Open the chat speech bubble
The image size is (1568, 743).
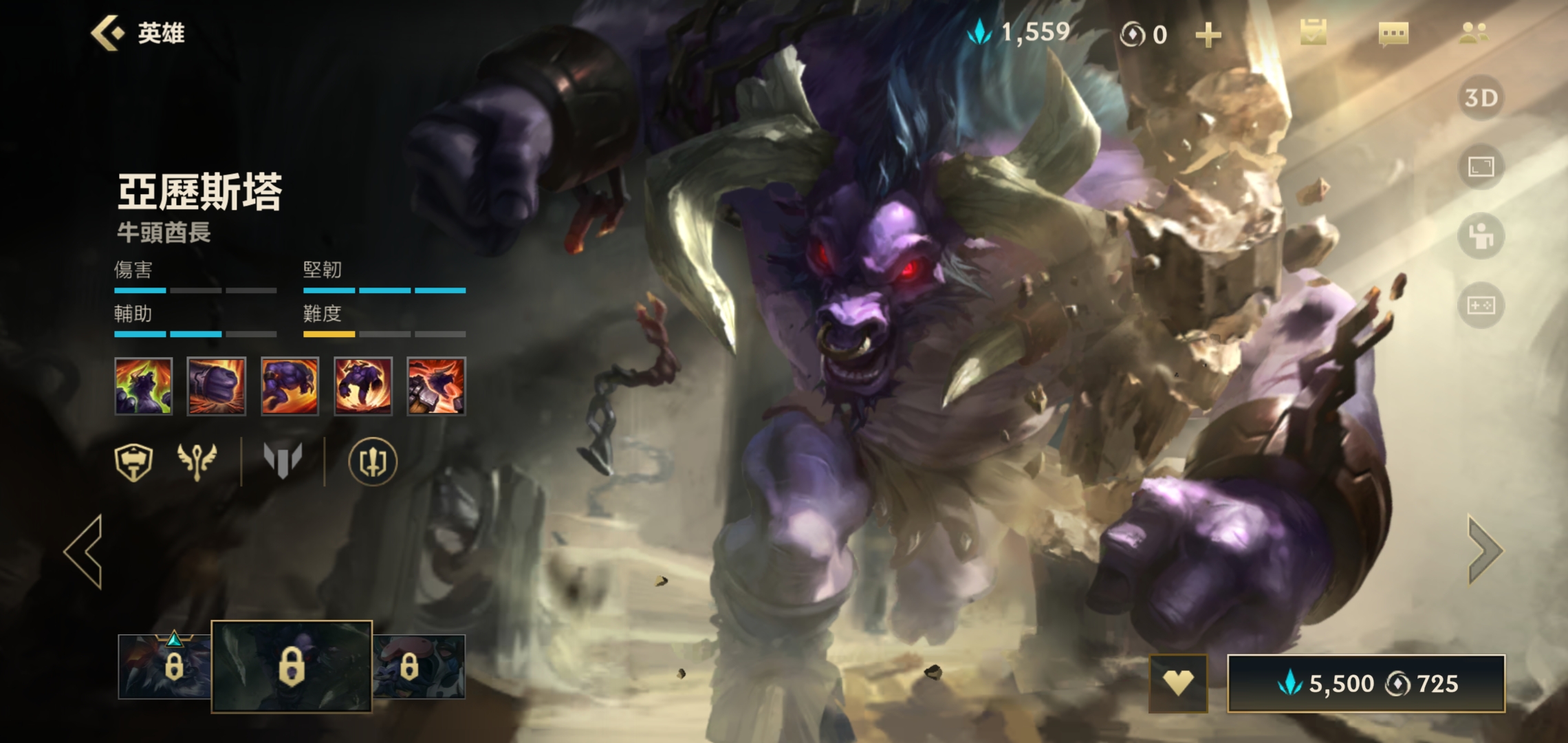point(1393,33)
